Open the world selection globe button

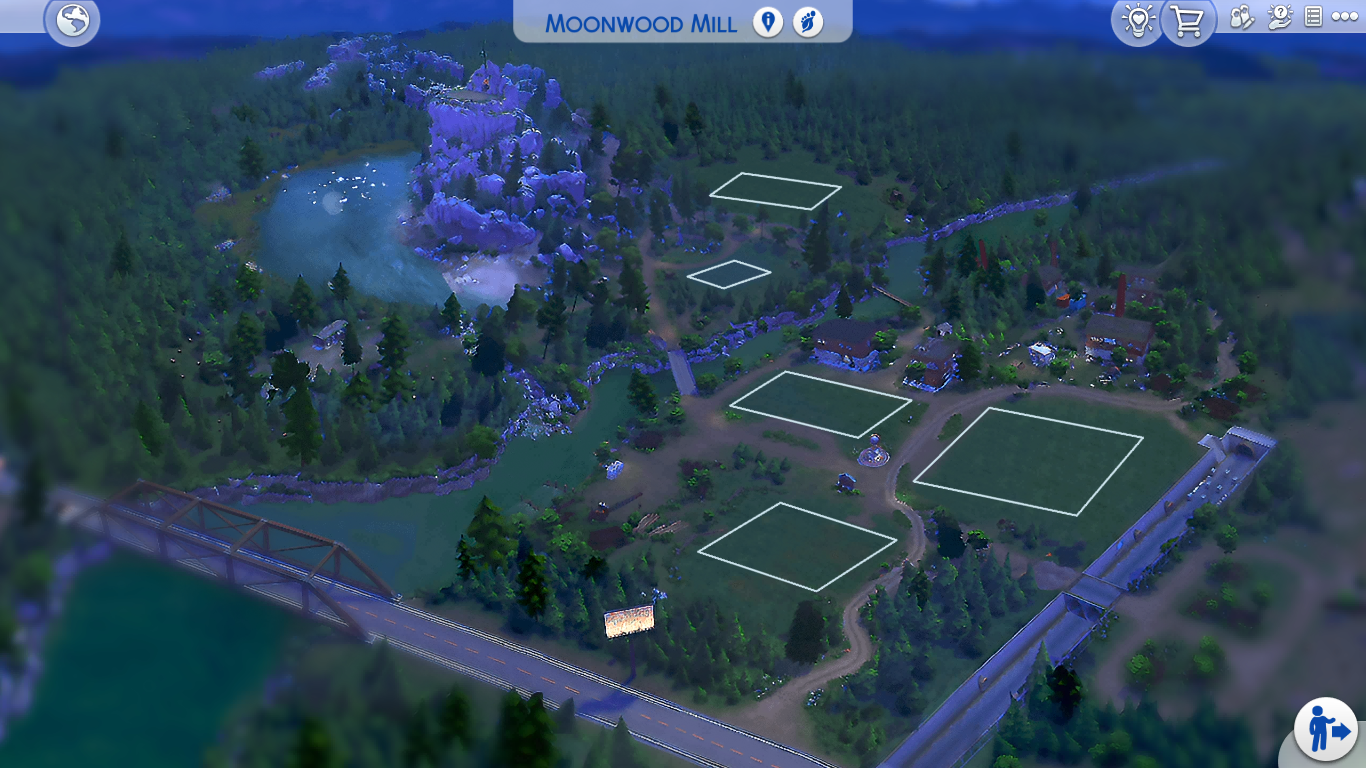tap(72, 21)
